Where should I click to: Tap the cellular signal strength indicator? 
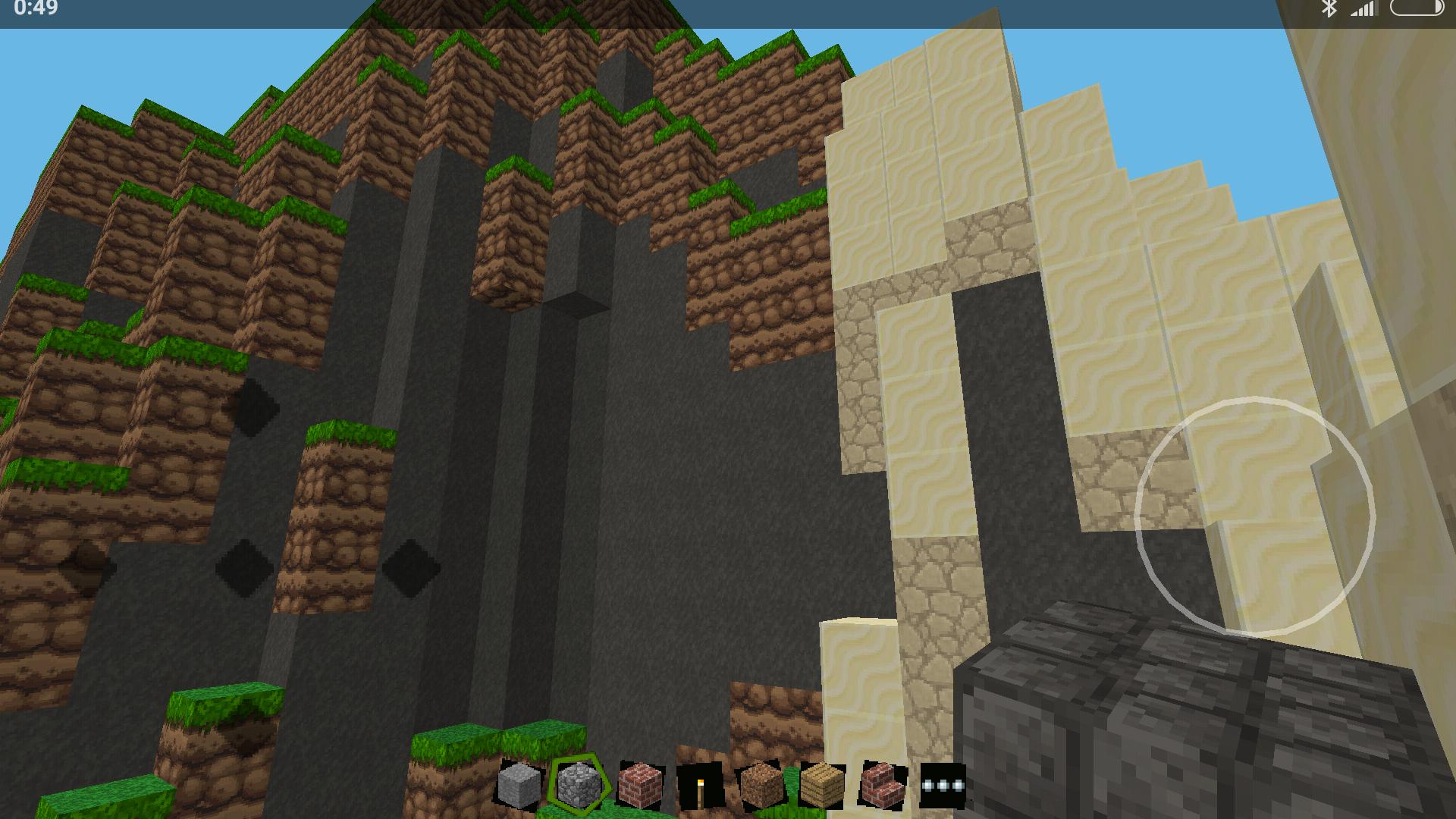coord(1363,10)
